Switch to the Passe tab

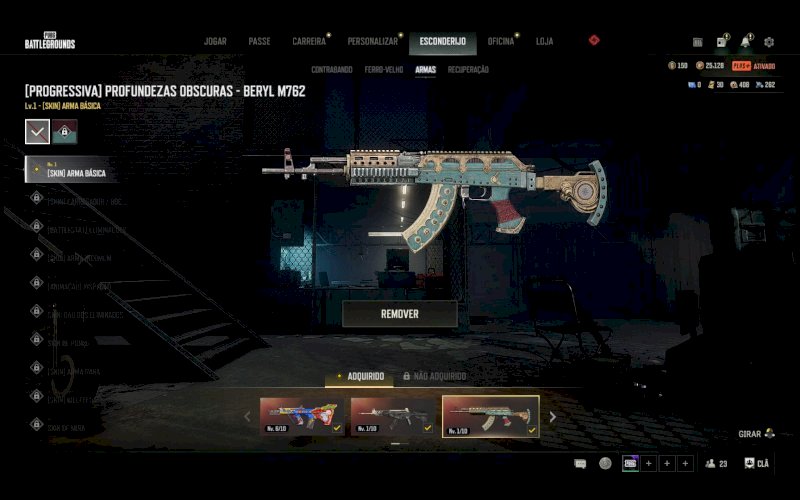tap(259, 42)
